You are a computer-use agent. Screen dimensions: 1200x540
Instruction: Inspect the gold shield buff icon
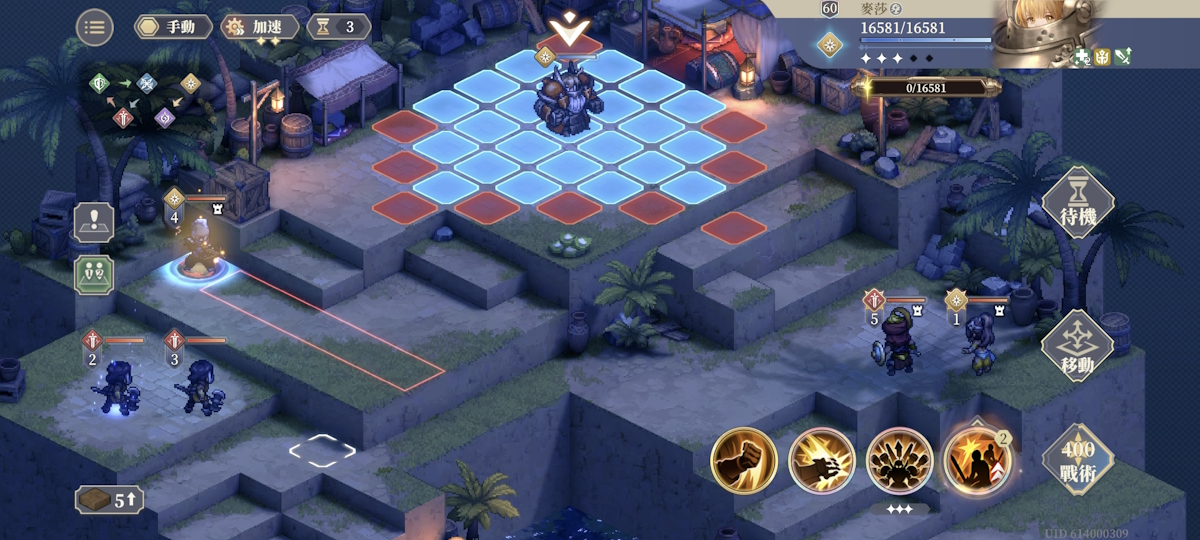(1103, 57)
